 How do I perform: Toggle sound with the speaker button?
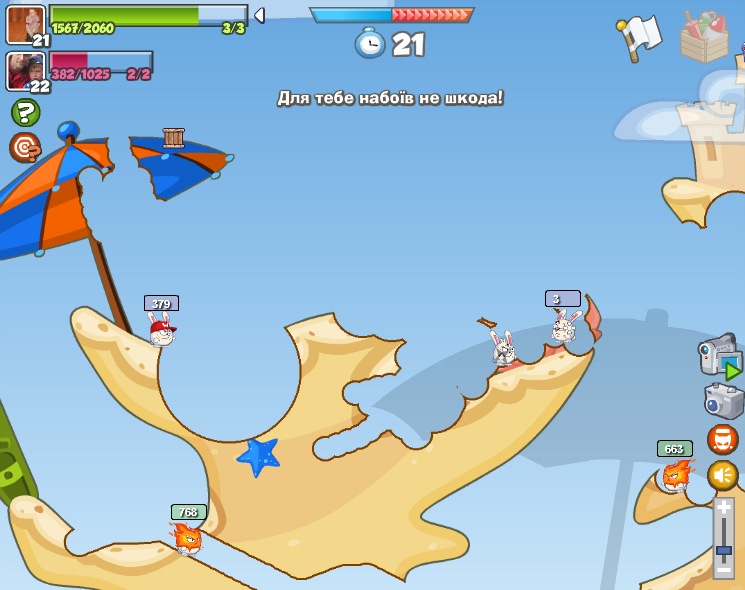click(x=723, y=475)
